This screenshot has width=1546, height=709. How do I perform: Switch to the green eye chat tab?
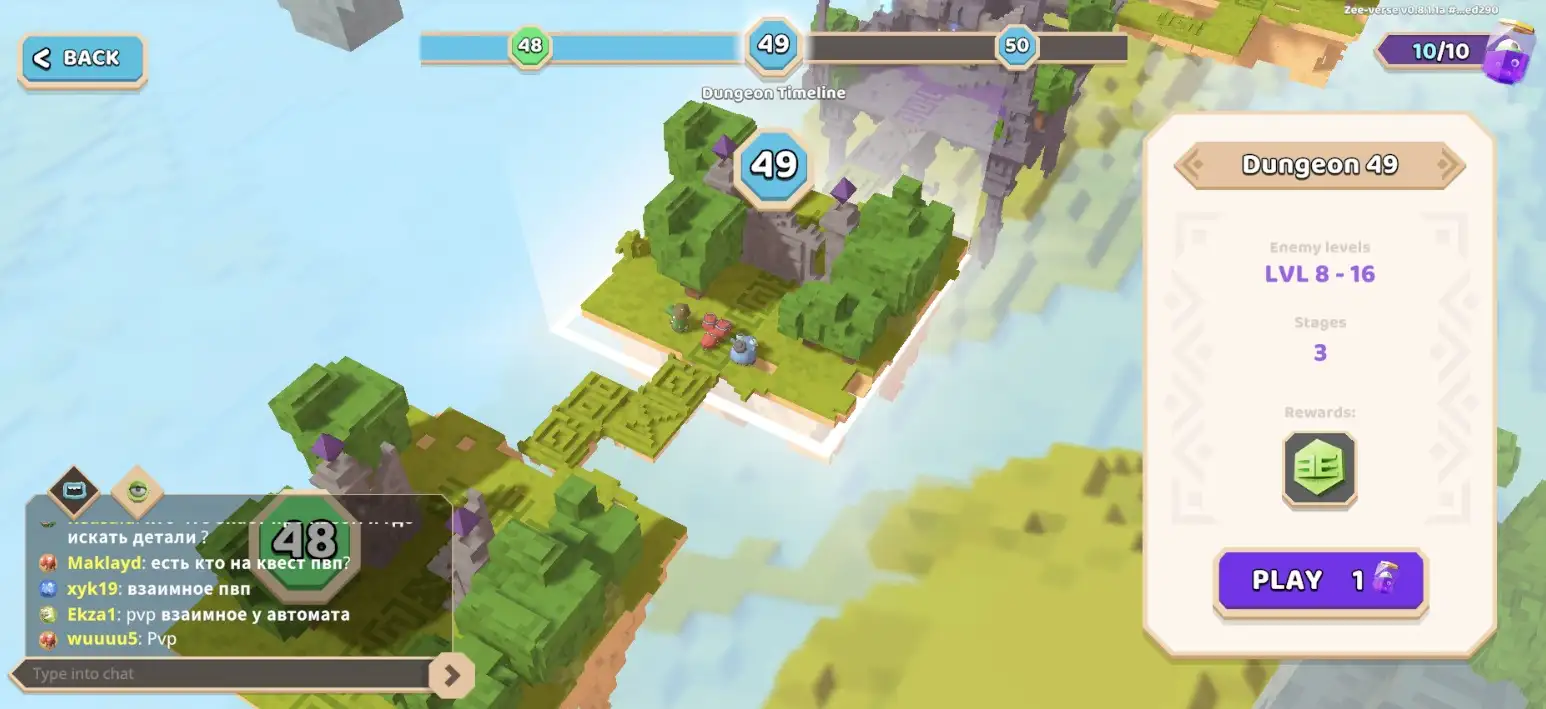[x=137, y=491]
